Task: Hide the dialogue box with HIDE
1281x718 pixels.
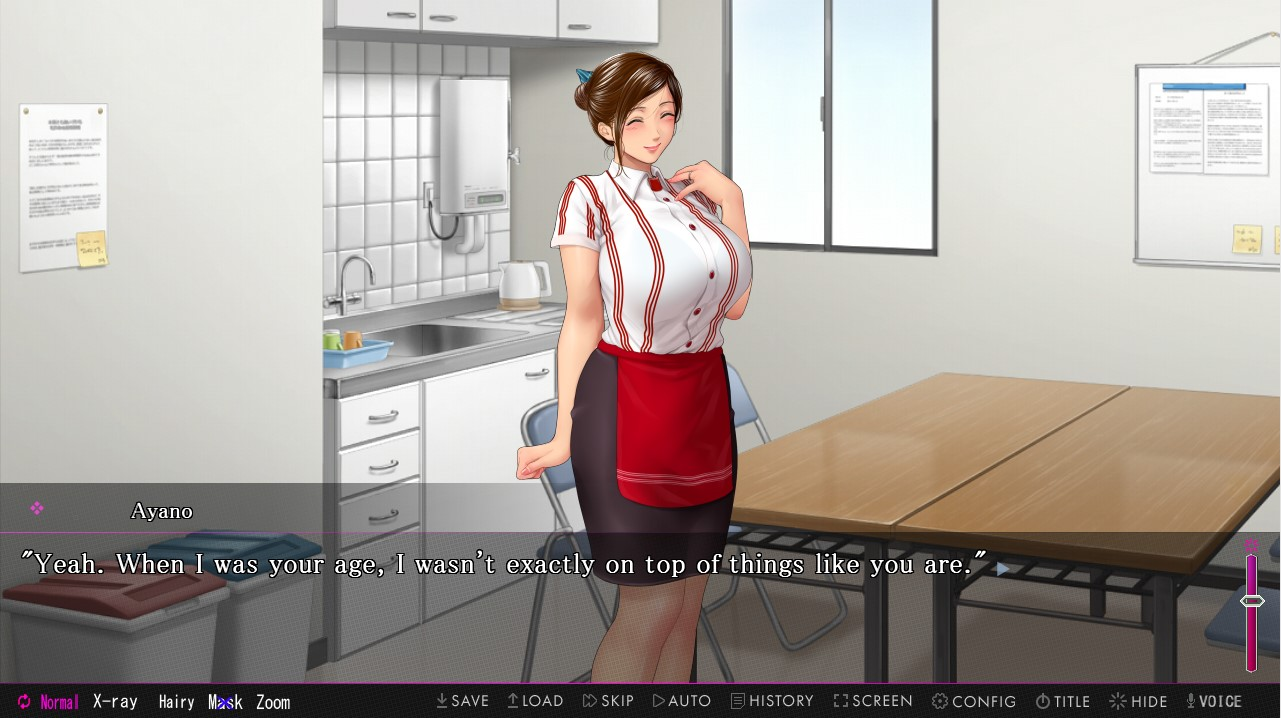Action: pyautogui.click(x=1138, y=701)
